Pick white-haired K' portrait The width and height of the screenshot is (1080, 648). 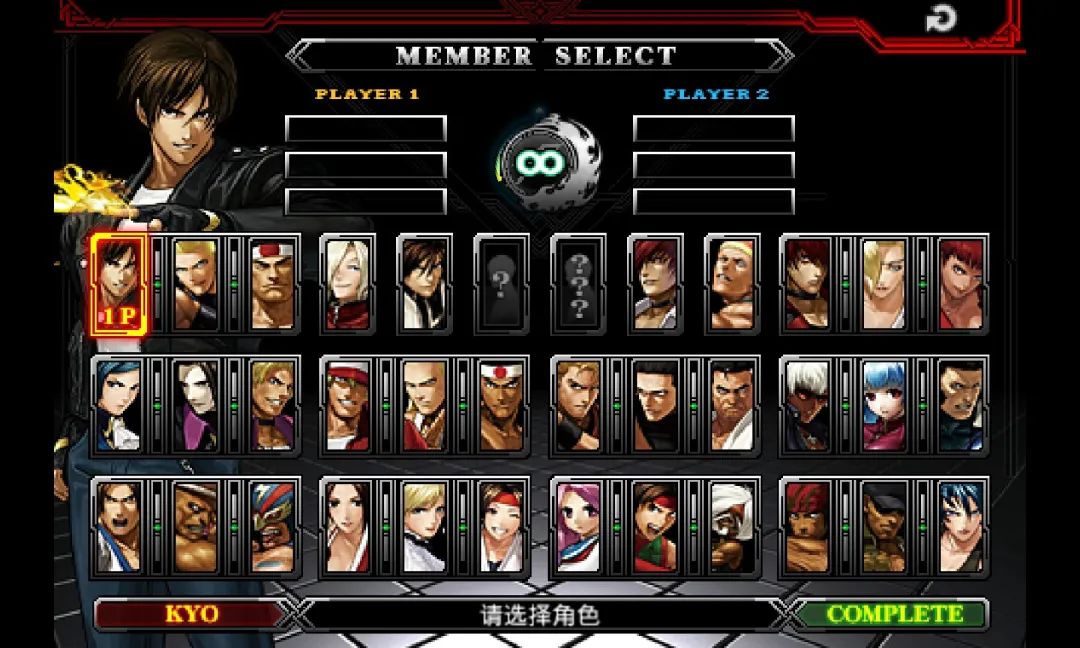click(806, 406)
